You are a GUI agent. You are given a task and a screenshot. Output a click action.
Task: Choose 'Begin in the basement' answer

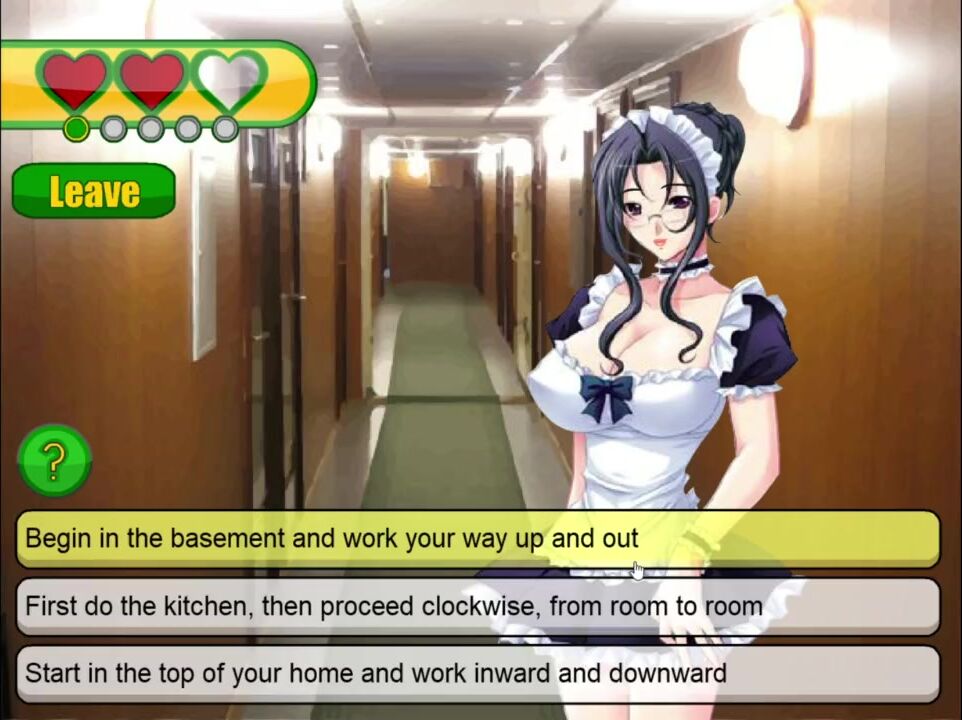pyautogui.click(x=477, y=539)
